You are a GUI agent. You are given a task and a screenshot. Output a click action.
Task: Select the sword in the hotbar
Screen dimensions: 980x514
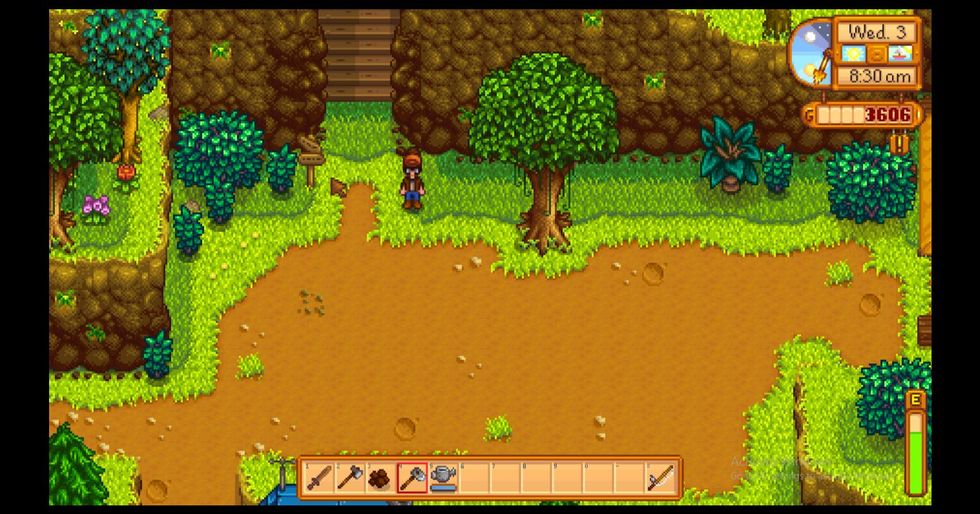317,479
